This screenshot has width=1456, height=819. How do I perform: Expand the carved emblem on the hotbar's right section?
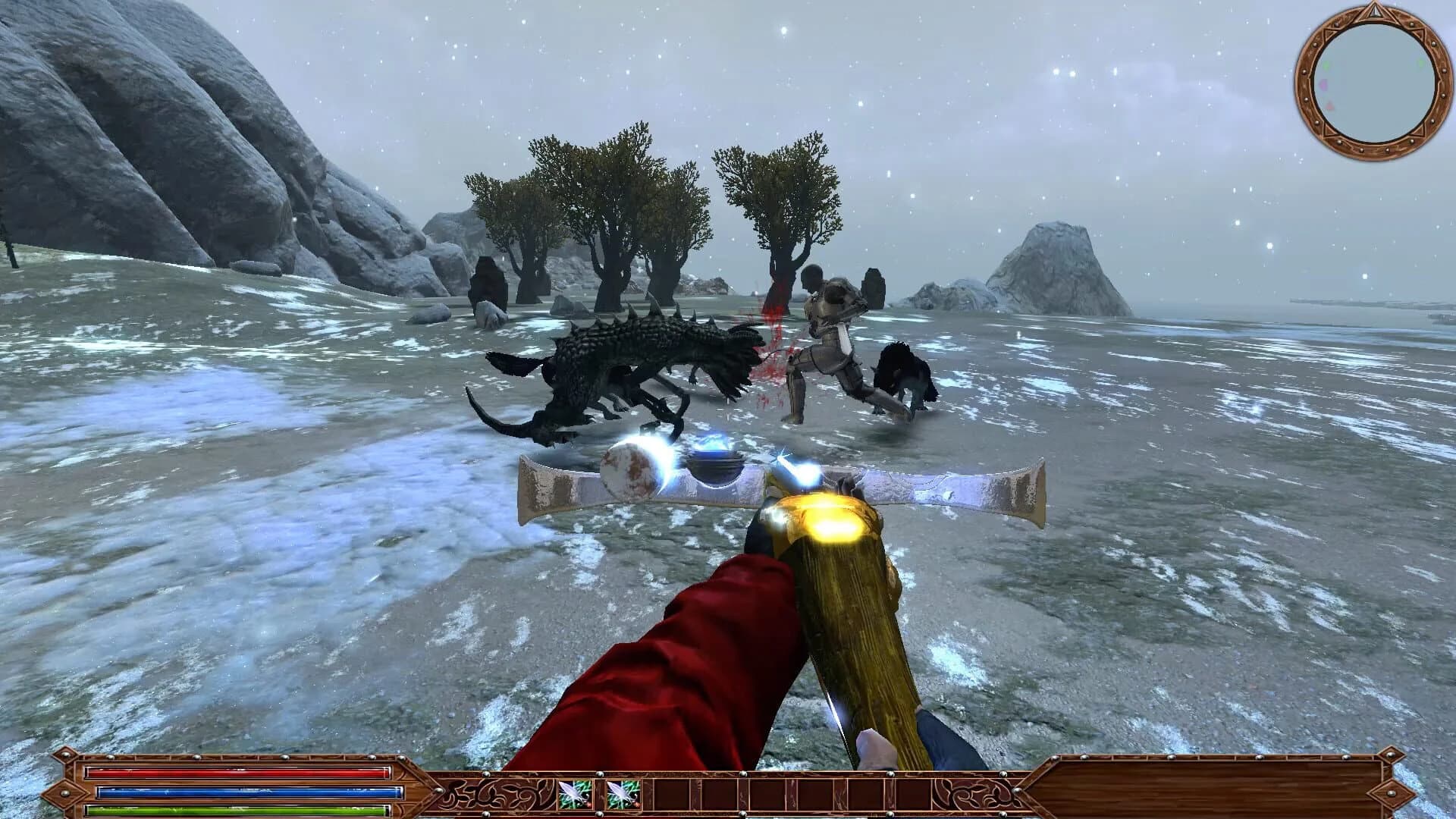972,792
